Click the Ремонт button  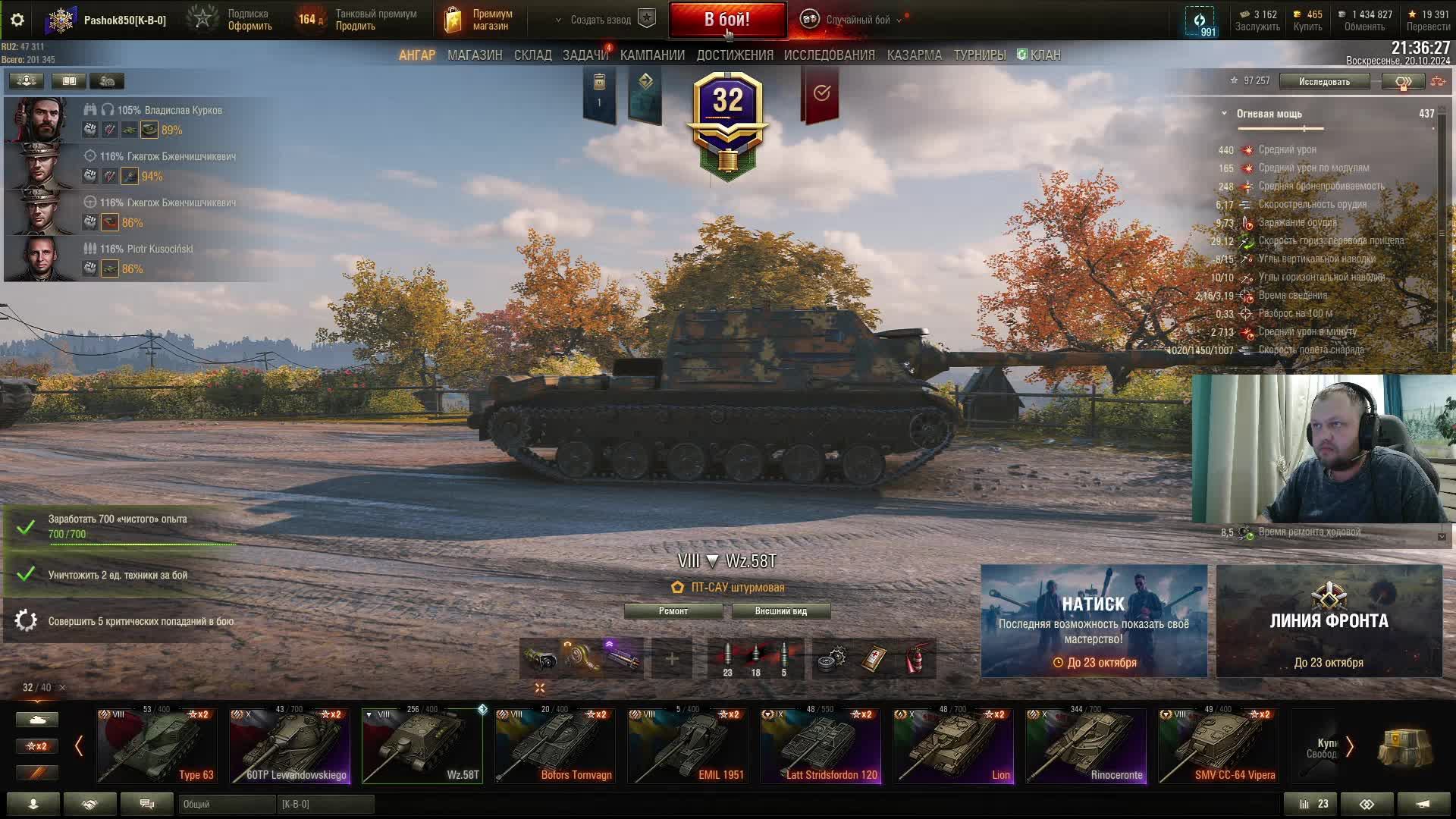click(673, 611)
